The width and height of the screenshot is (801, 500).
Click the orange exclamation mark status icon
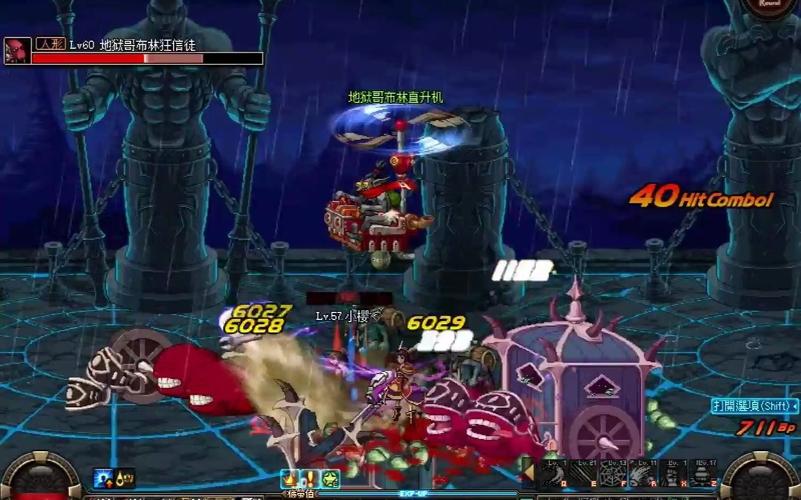coord(310,478)
